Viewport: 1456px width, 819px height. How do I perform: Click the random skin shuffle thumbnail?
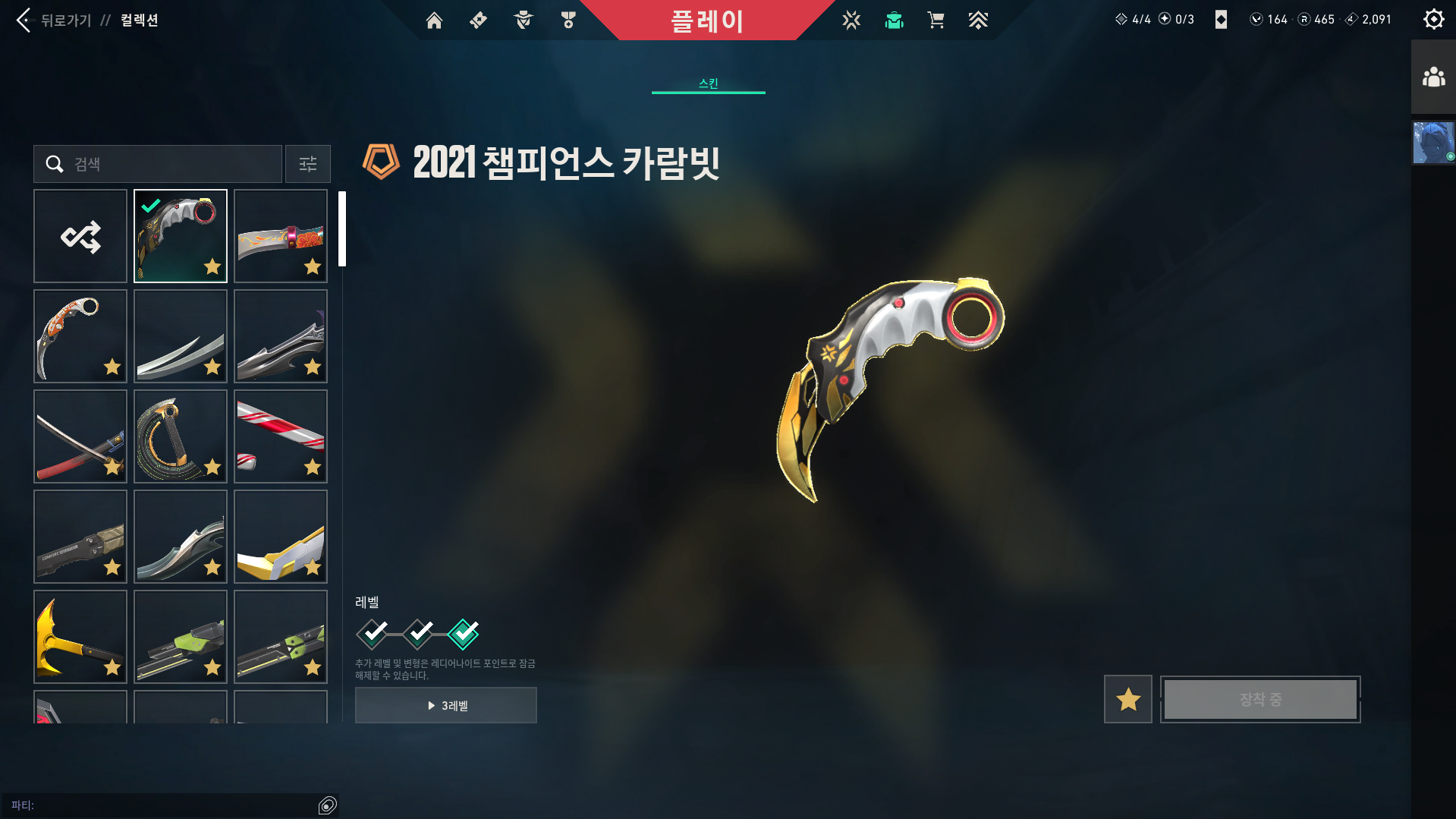80,235
